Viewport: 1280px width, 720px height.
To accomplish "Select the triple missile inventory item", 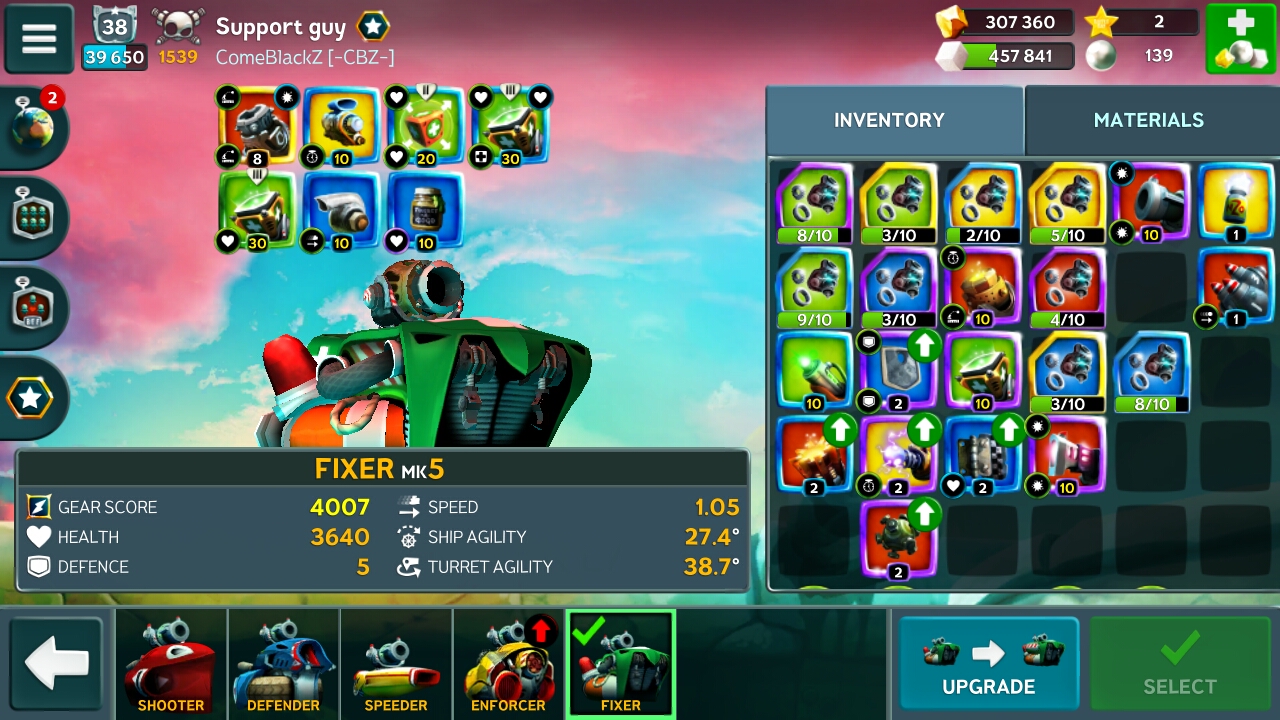I will 1236,287.
